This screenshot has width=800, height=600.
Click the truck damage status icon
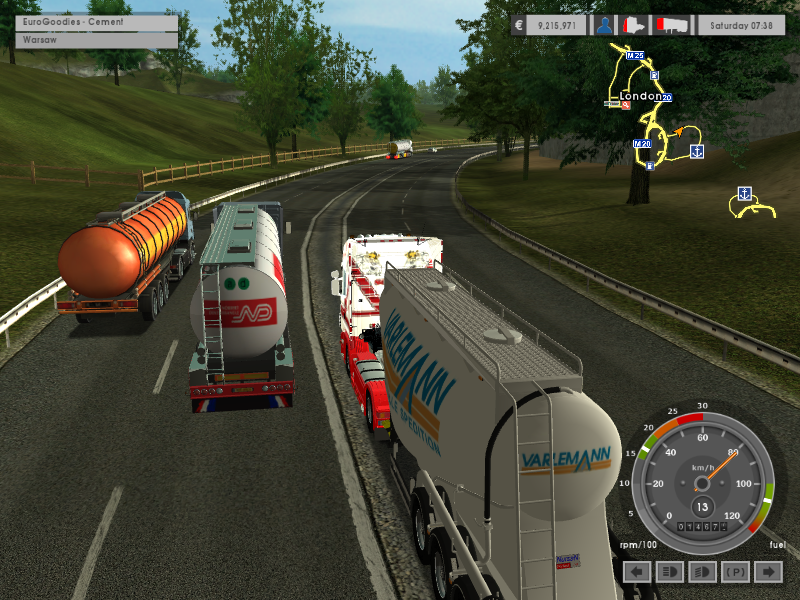(x=633, y=25)
